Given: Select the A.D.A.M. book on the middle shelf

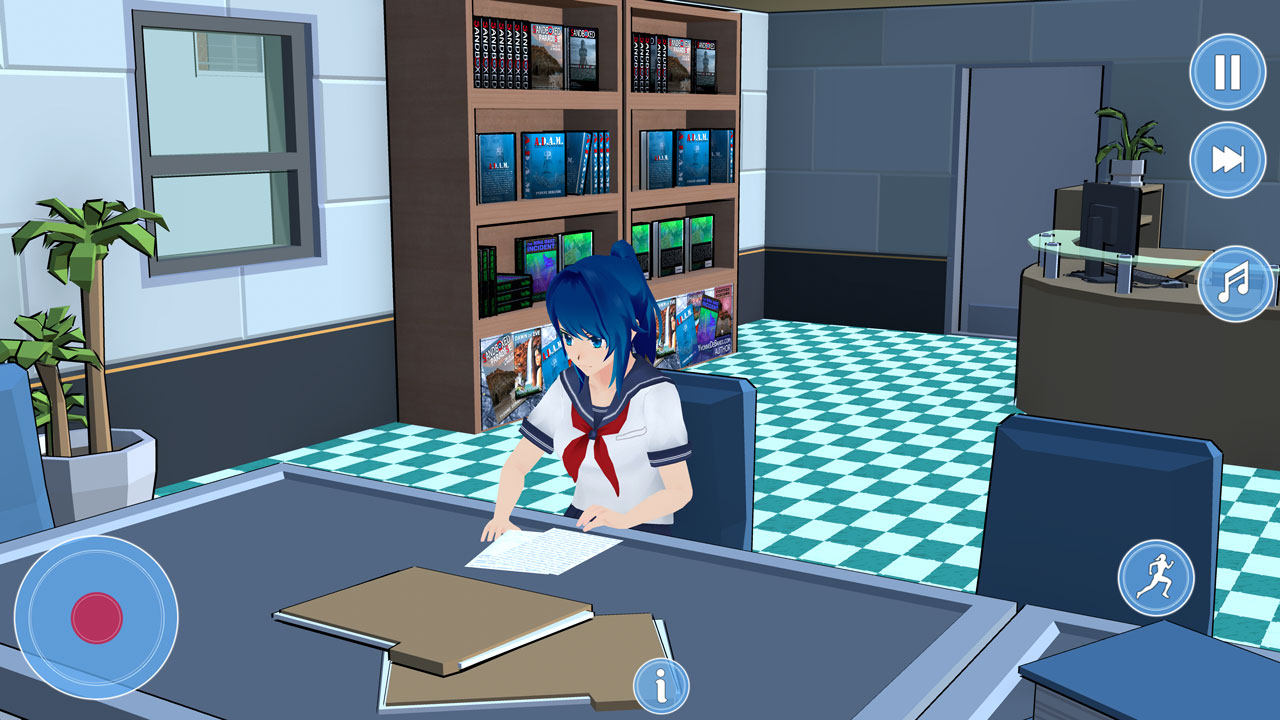Looking at the screenshot, I should tap(545, 165).
